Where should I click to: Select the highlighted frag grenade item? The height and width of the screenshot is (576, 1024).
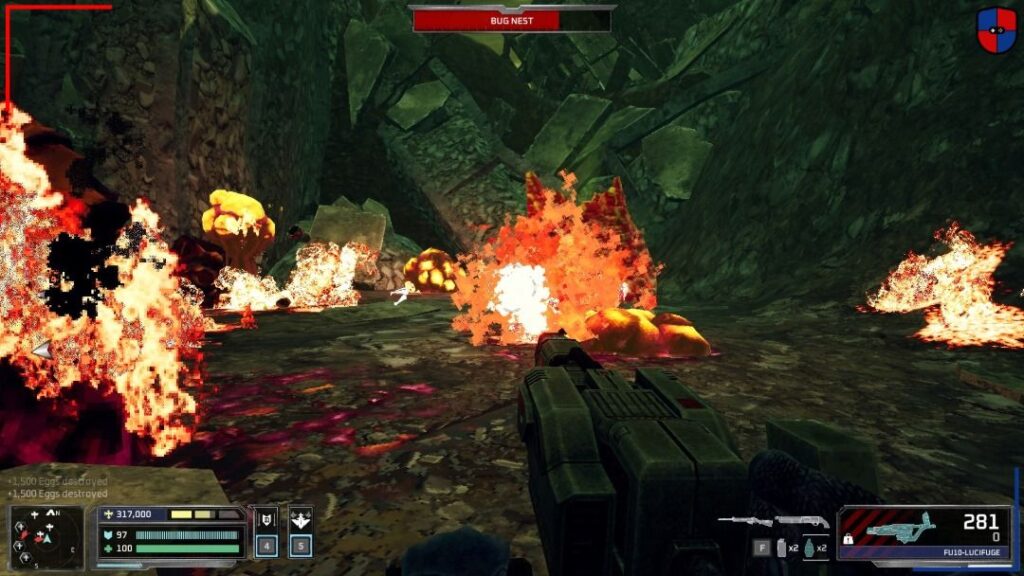point(809,547)
